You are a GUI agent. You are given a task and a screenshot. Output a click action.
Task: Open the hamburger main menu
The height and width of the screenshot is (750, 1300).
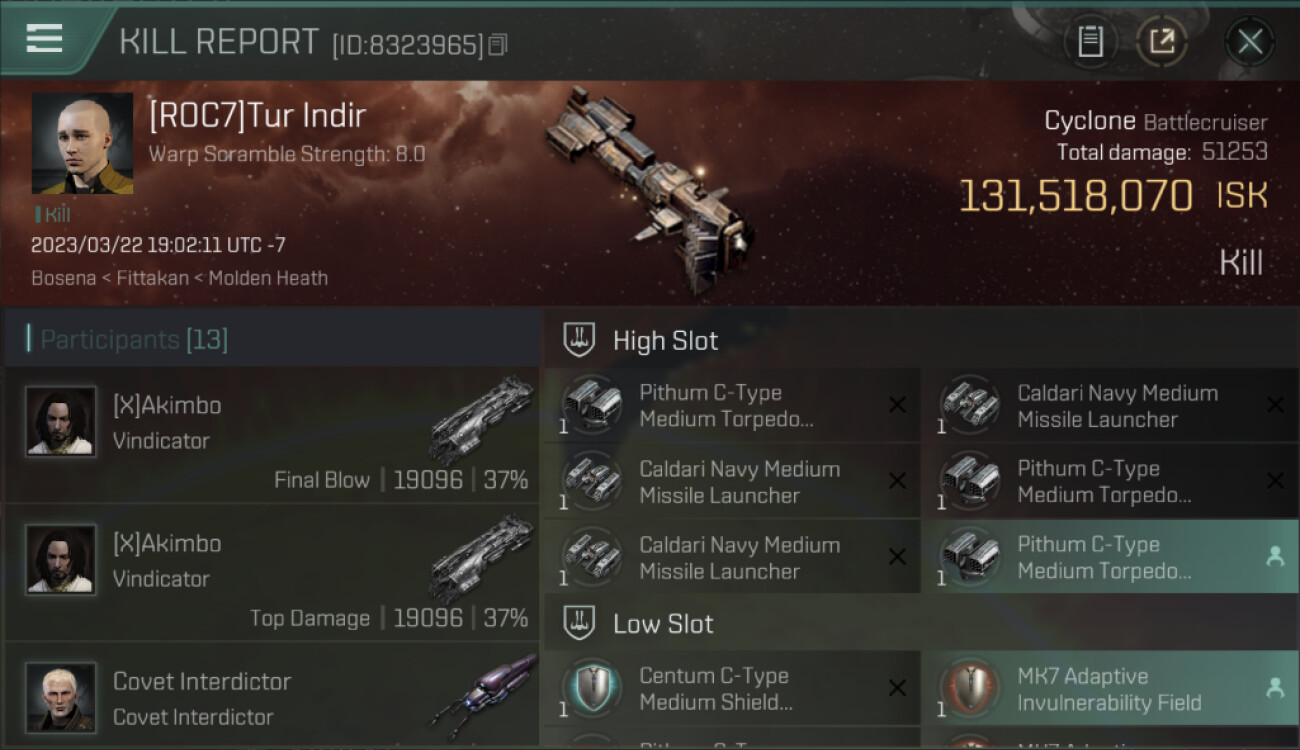[44, 40]
